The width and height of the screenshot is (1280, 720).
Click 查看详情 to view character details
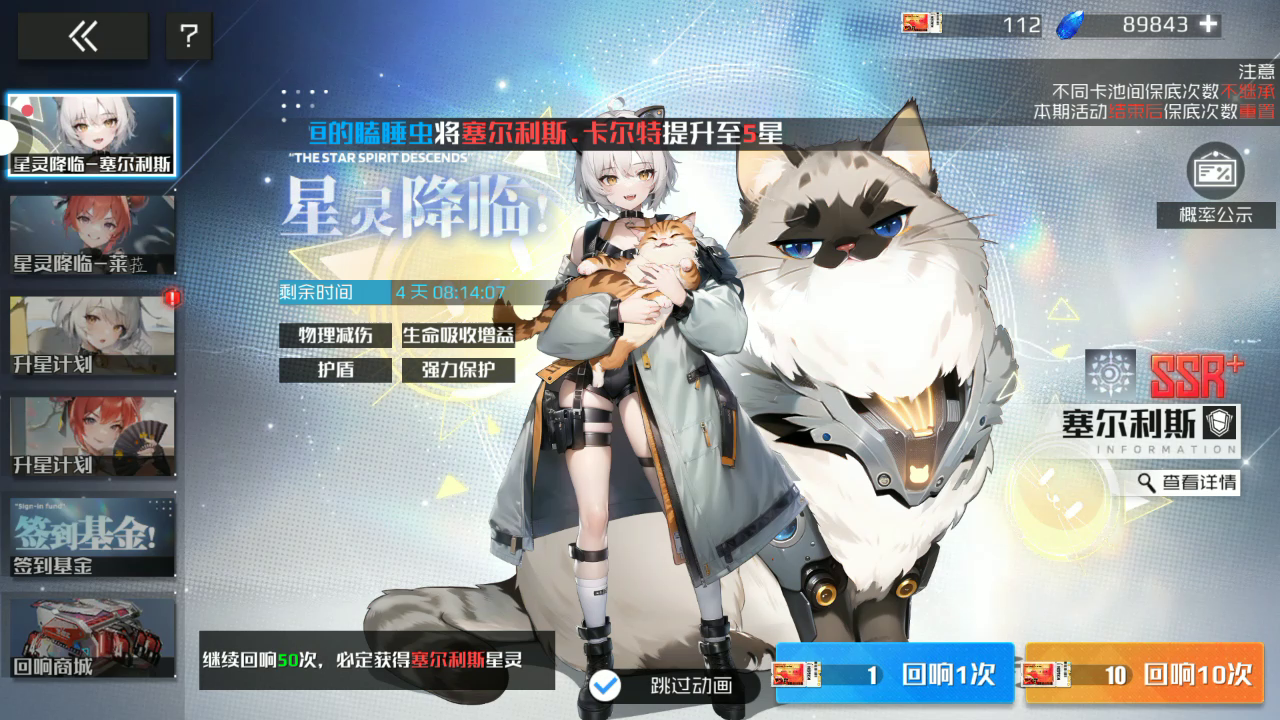[x=1188, y=483]
